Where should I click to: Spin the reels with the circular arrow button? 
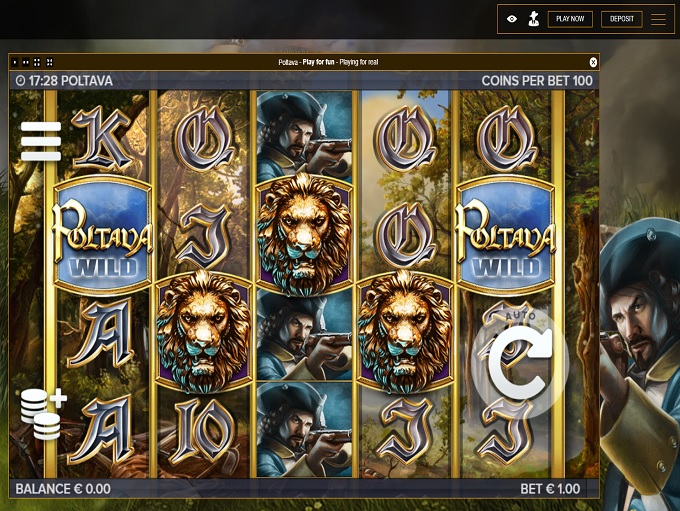(519, 362)
